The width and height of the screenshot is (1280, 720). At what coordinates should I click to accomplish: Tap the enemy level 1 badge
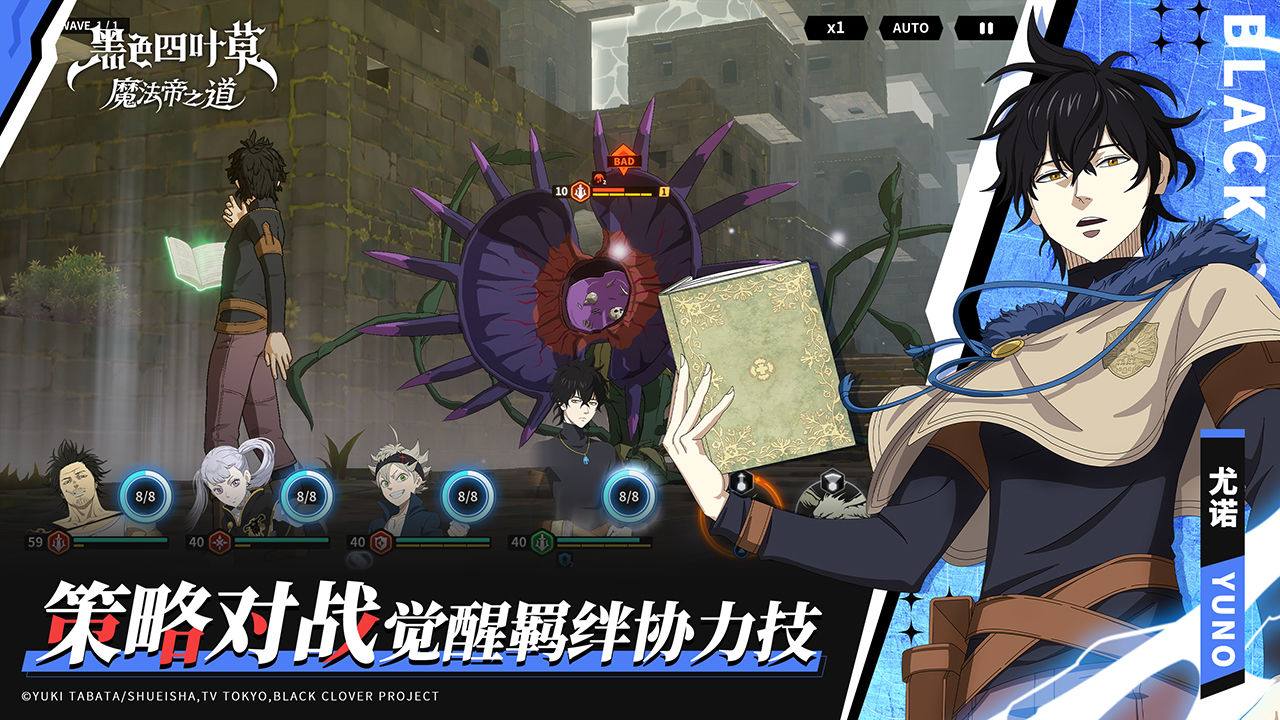tap(664, 192)
